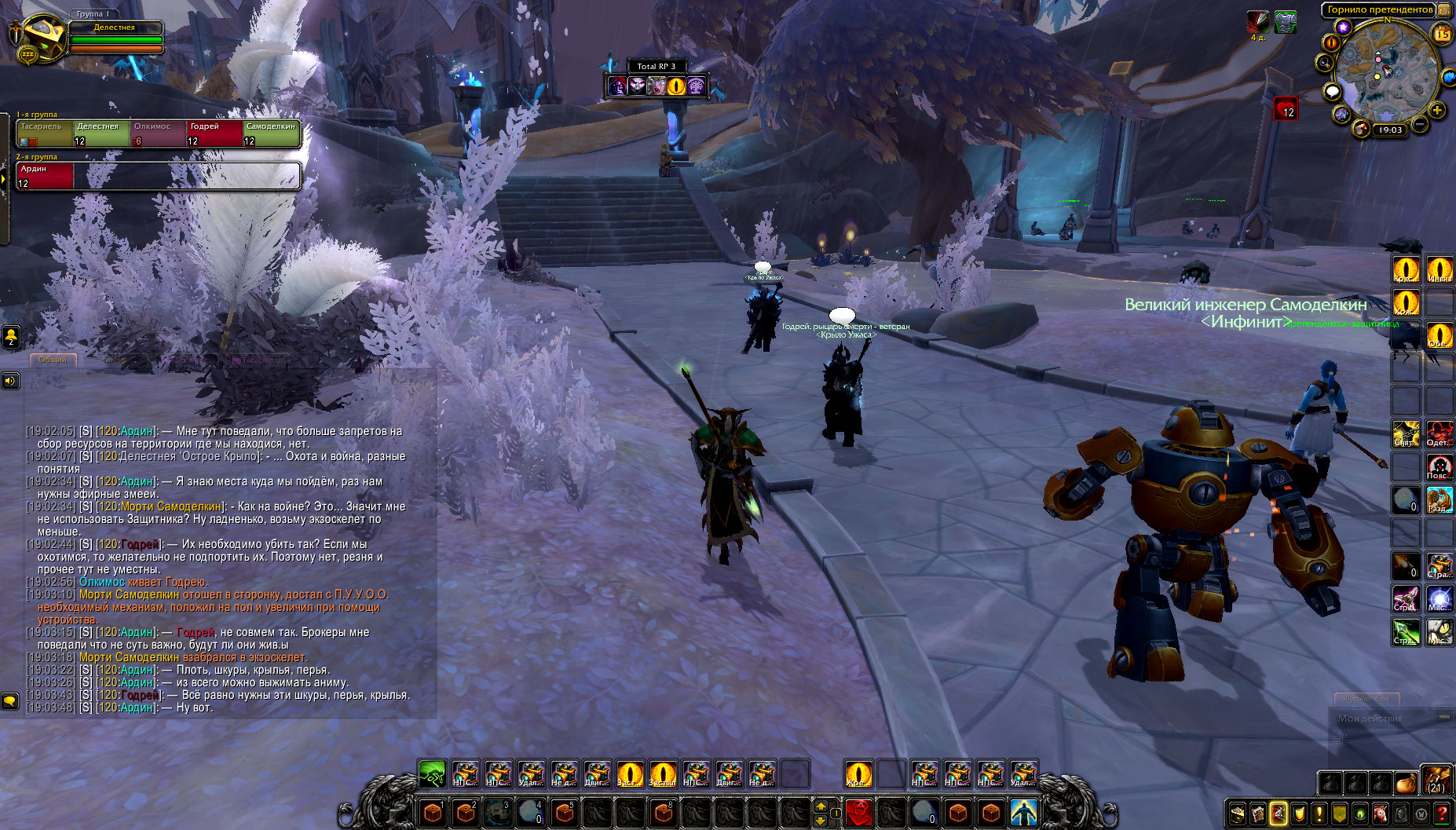Open the chat speech bubble button
1456x830 pixels.
coord(10,700)
